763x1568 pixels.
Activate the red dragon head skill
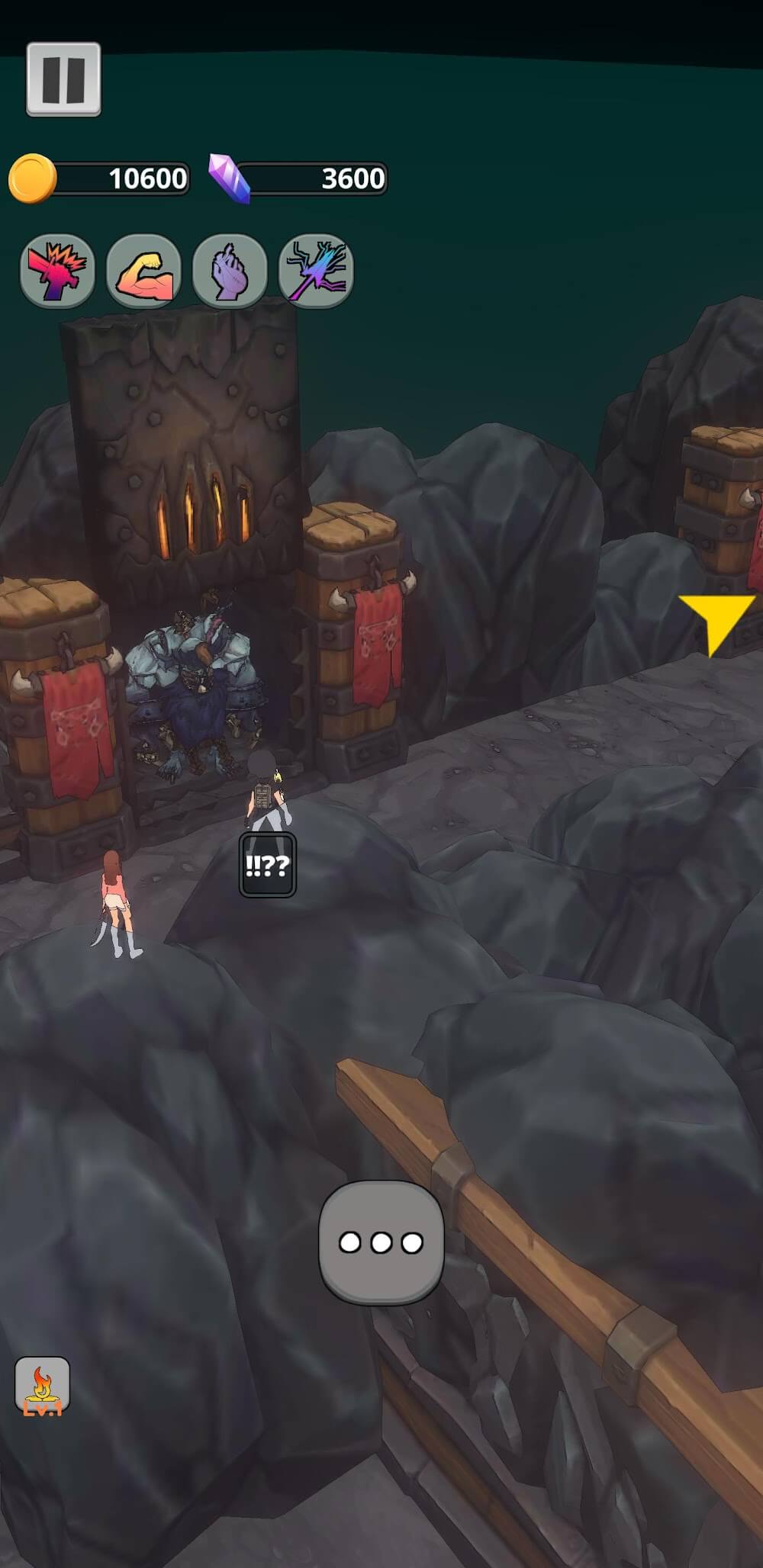pos(57,271)
